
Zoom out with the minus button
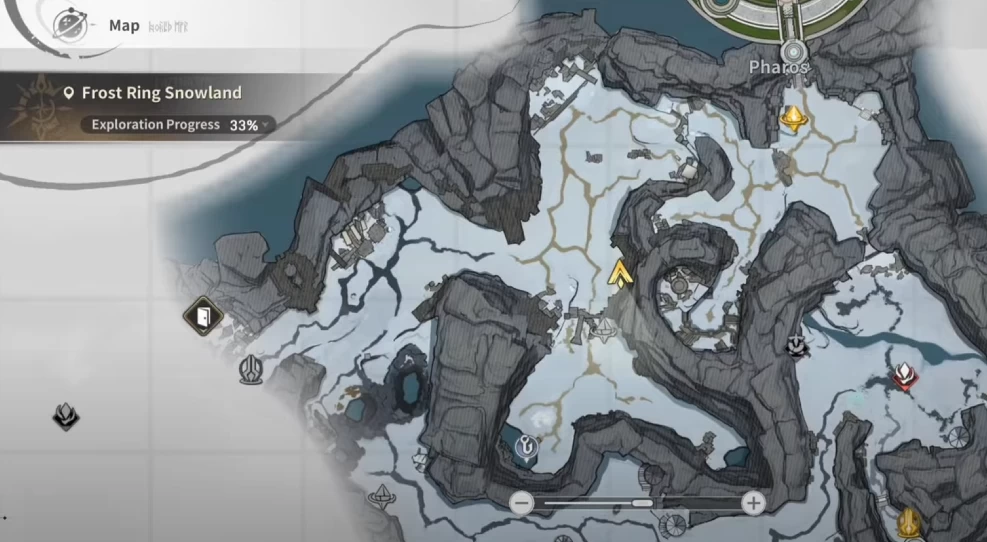[x=521, y=503]
